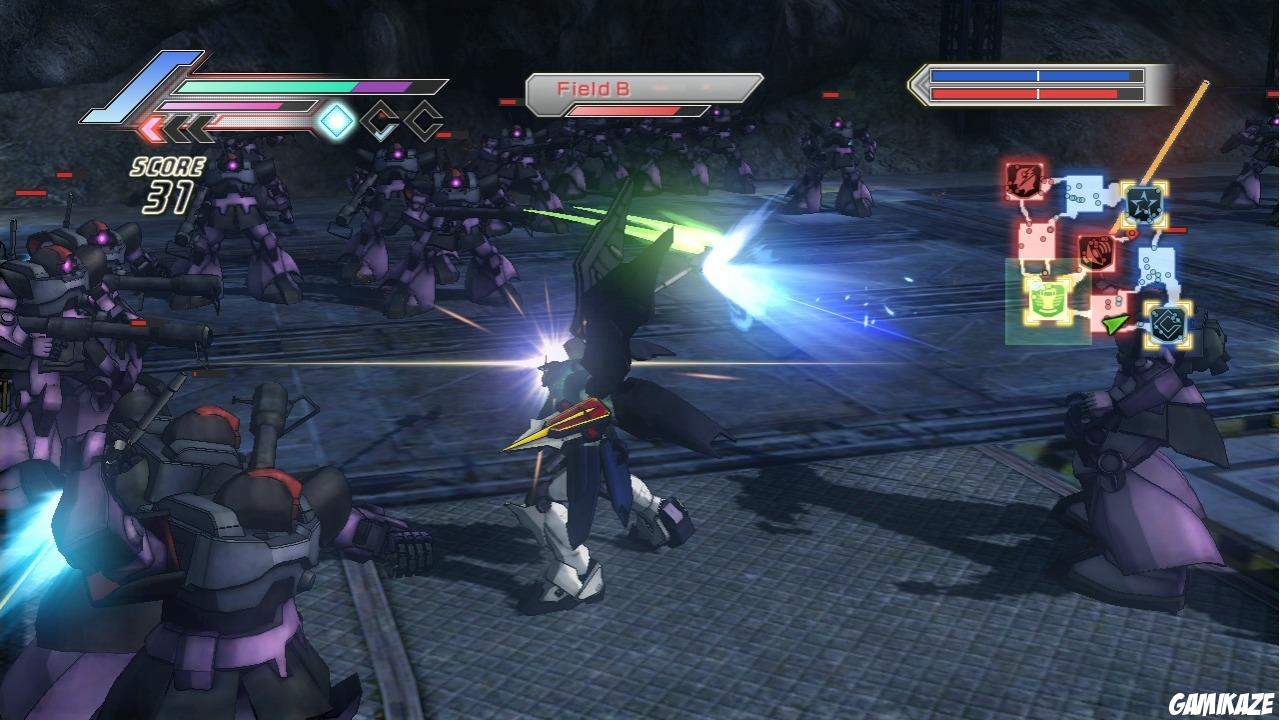Screen dimensions: 1280x720
Task: Click the dark star emblem field icon
Action: [x=1144, y=202]
